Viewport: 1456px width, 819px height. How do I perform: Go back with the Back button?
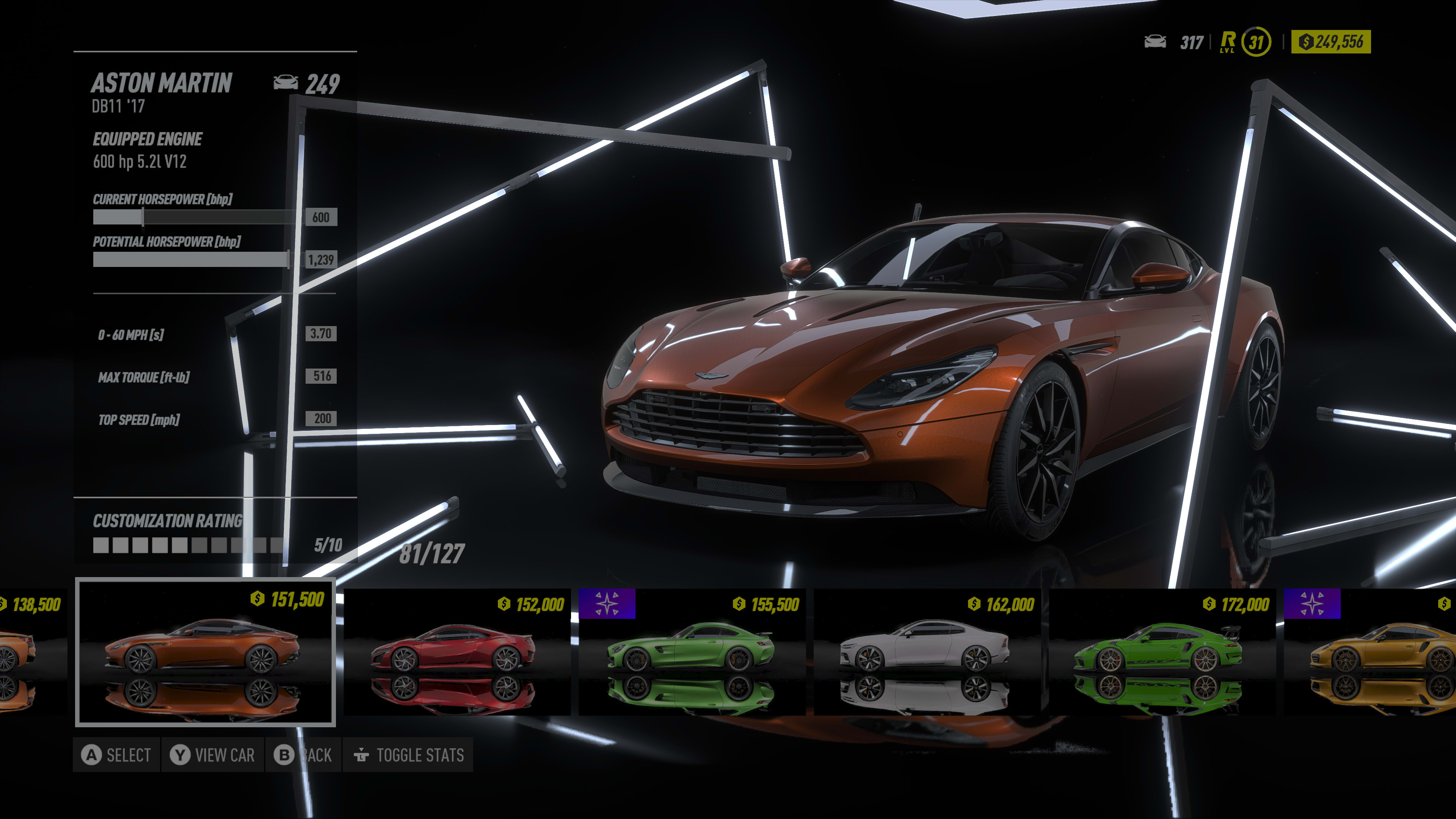303,755
